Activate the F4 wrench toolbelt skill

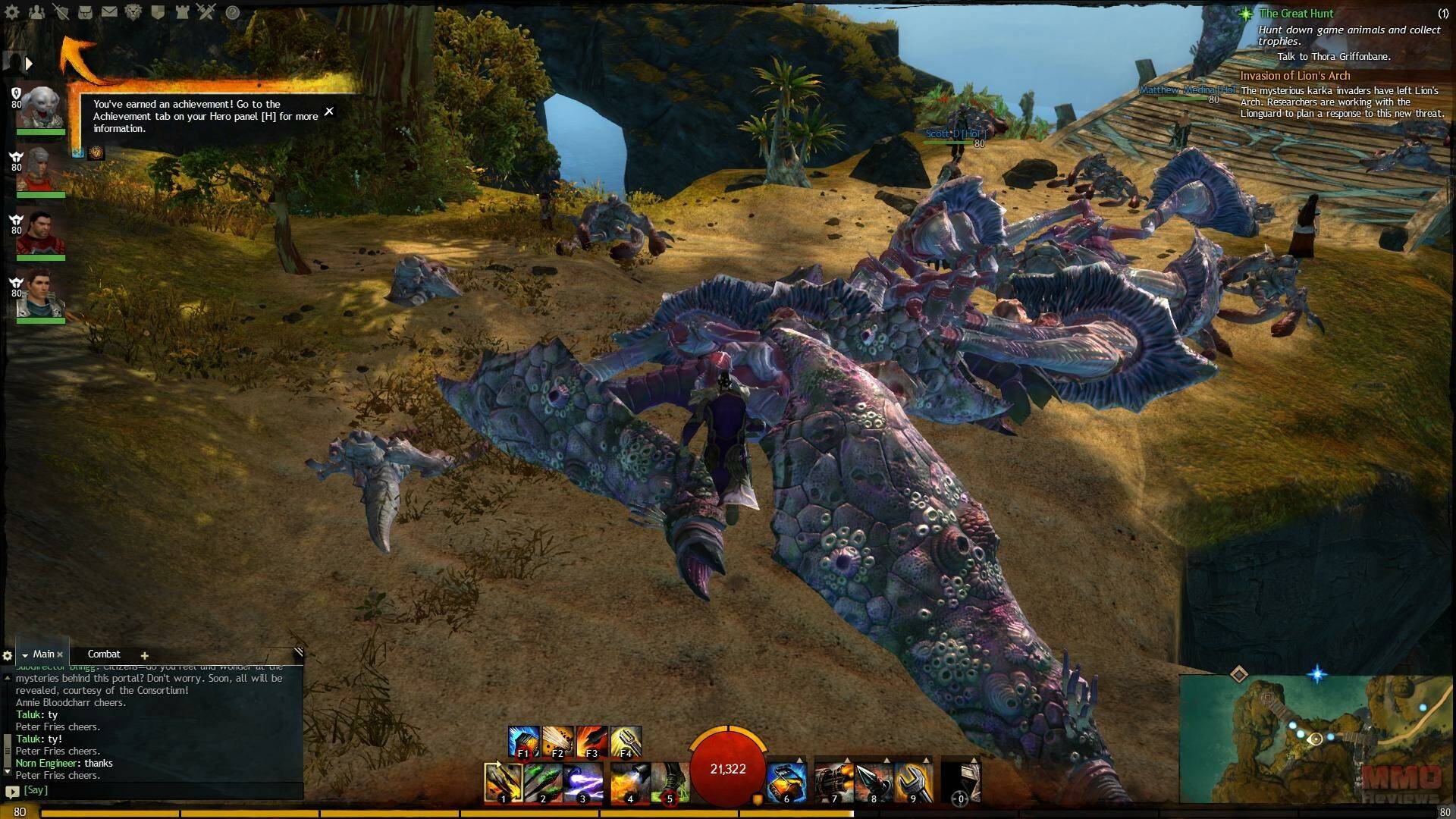coord(626,742)
